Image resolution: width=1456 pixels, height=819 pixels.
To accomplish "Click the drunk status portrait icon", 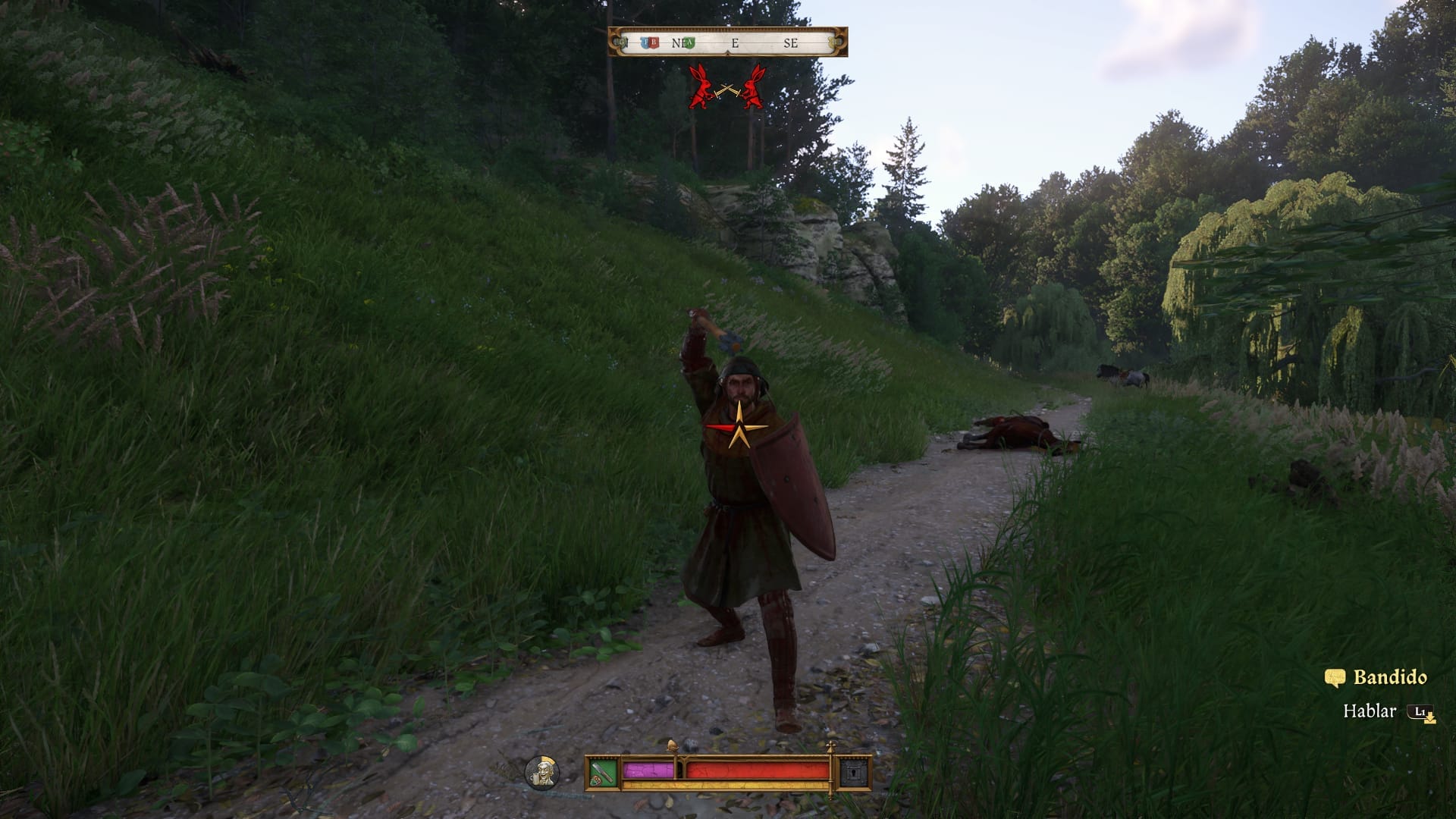I will [542, 773].
